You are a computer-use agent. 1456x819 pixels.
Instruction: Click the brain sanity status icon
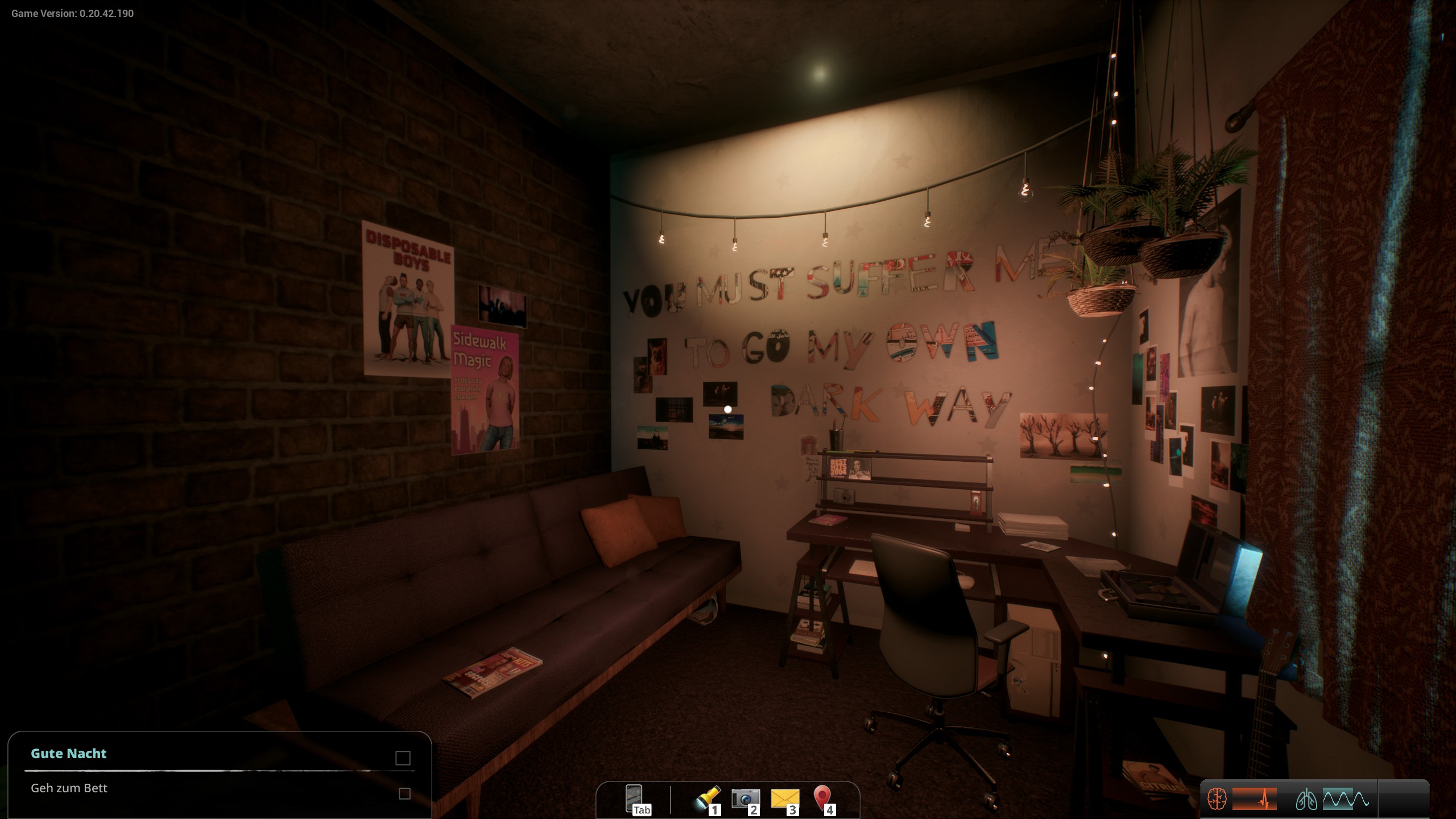(1217, 799)
